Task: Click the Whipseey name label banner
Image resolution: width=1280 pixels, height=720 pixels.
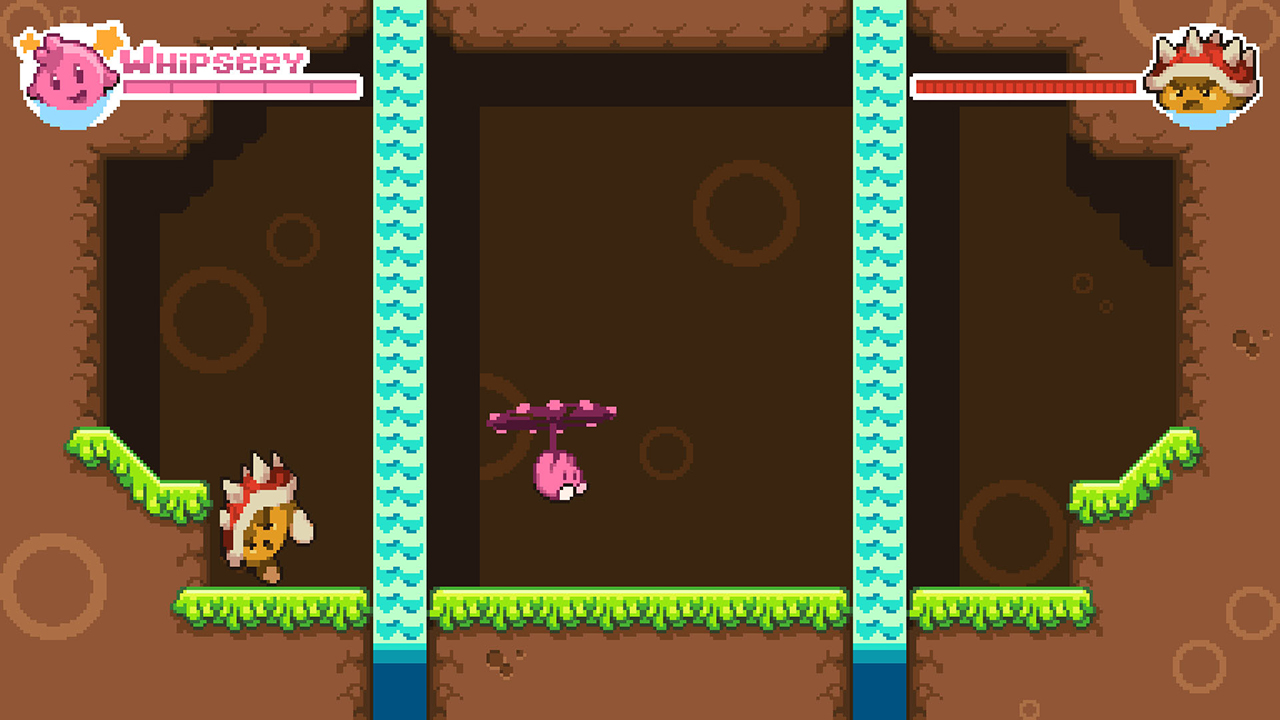Action: pos(210,62)
